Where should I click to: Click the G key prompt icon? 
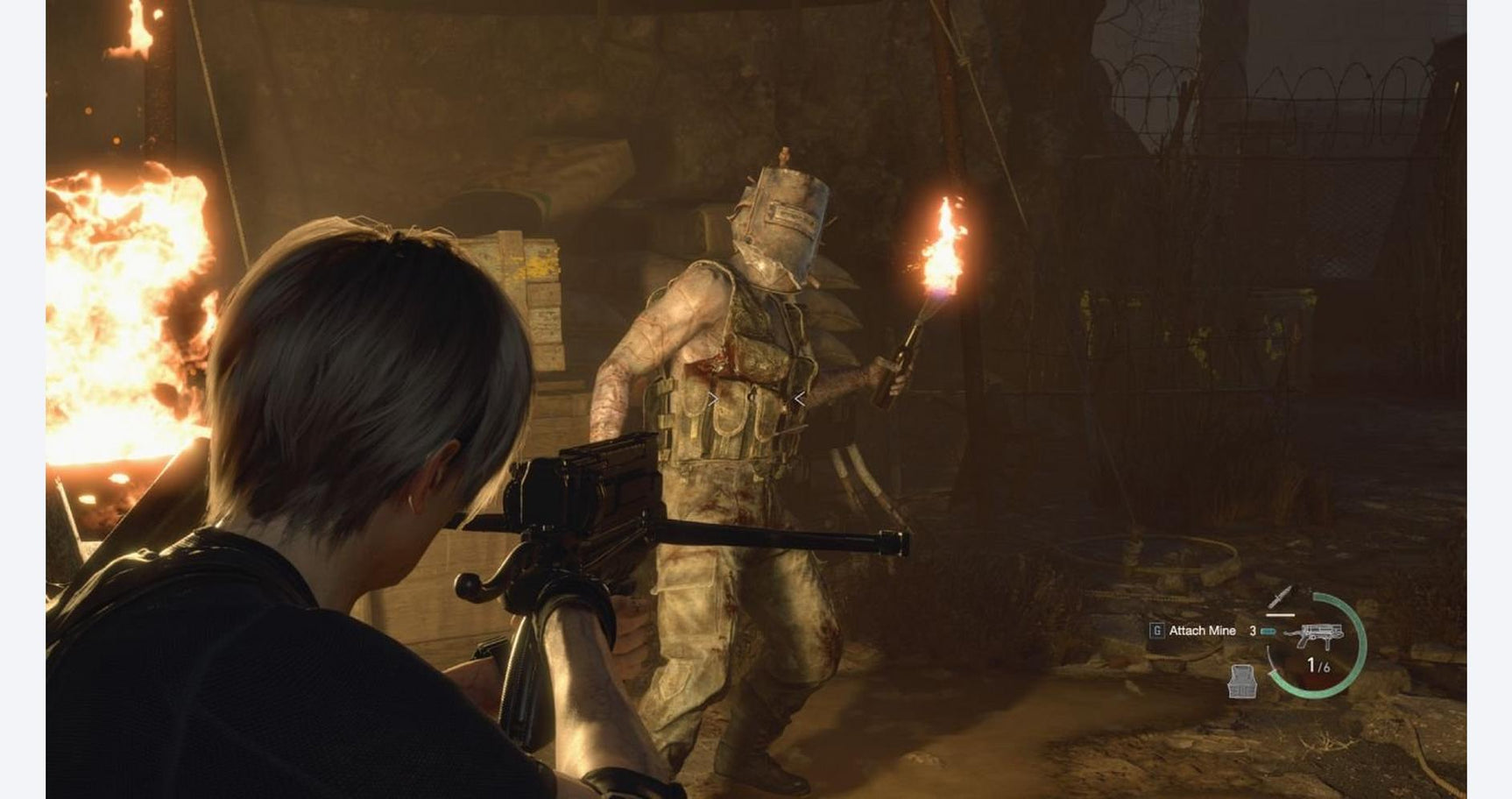tap(1158, 630)
